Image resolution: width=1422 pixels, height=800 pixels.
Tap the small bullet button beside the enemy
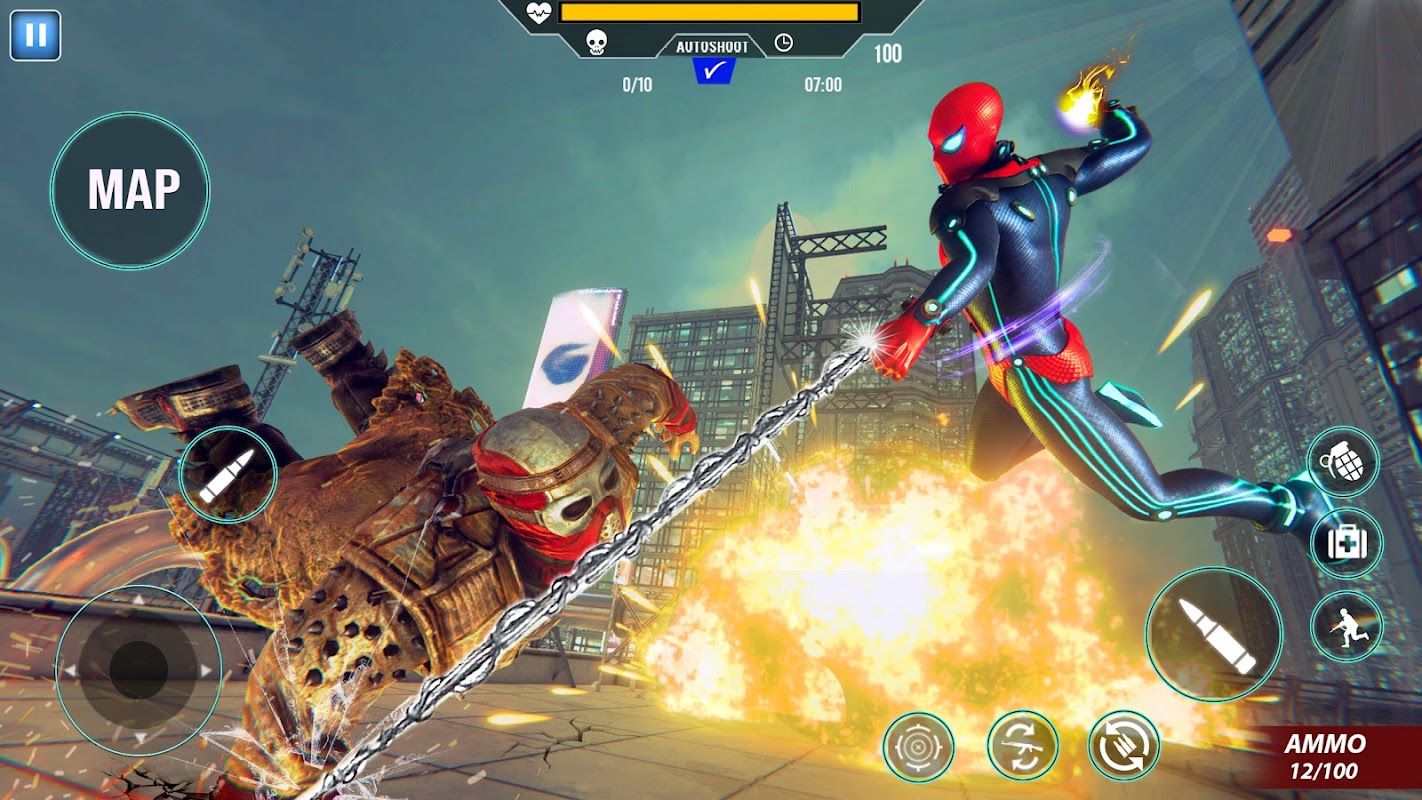point(228,474)
